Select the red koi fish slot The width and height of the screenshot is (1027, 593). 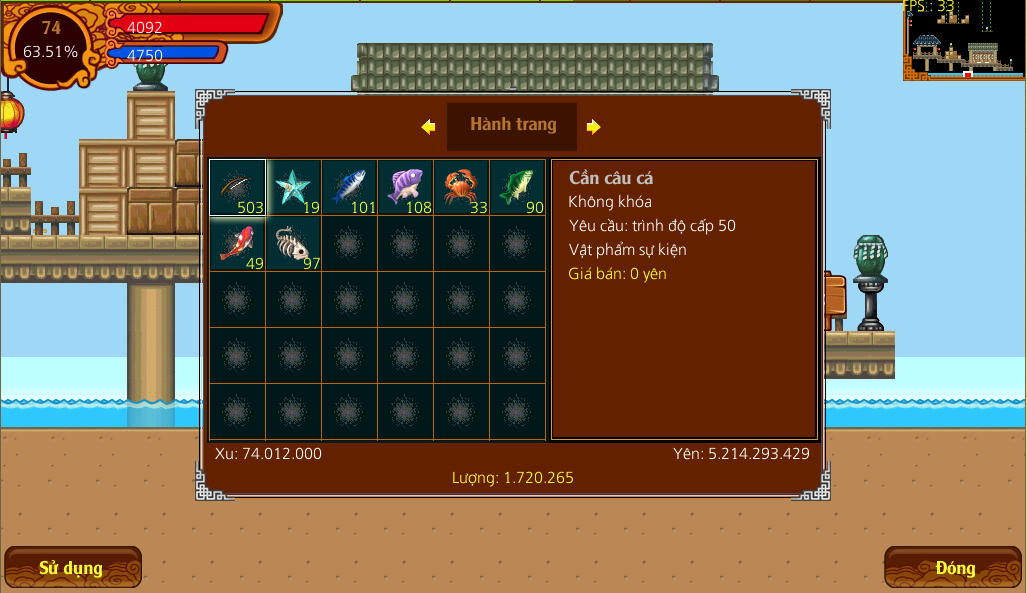[238, 244]
